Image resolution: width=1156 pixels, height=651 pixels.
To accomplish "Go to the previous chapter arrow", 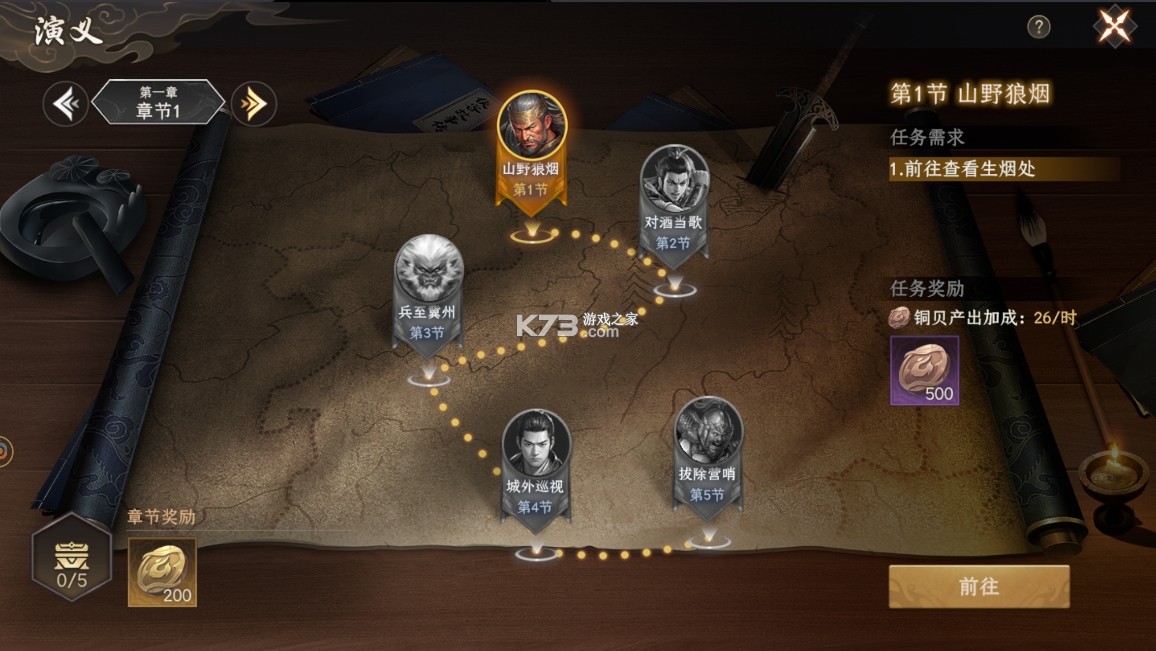I will [x=66, y=103].
